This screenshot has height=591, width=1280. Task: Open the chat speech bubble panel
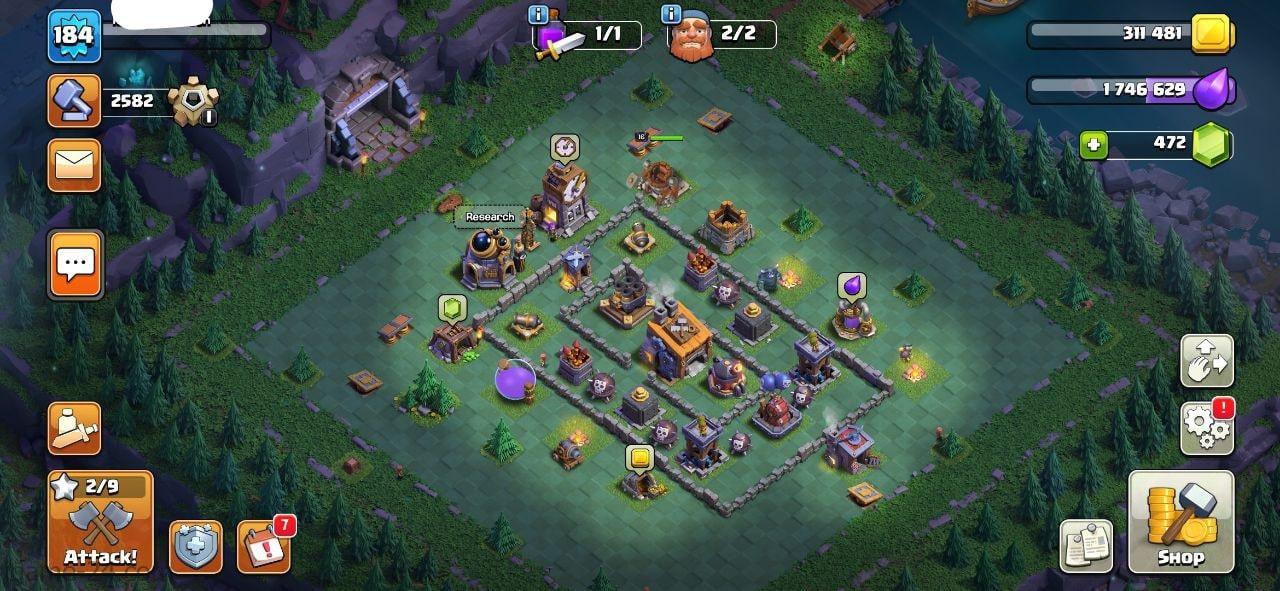[x=75, y=265]
